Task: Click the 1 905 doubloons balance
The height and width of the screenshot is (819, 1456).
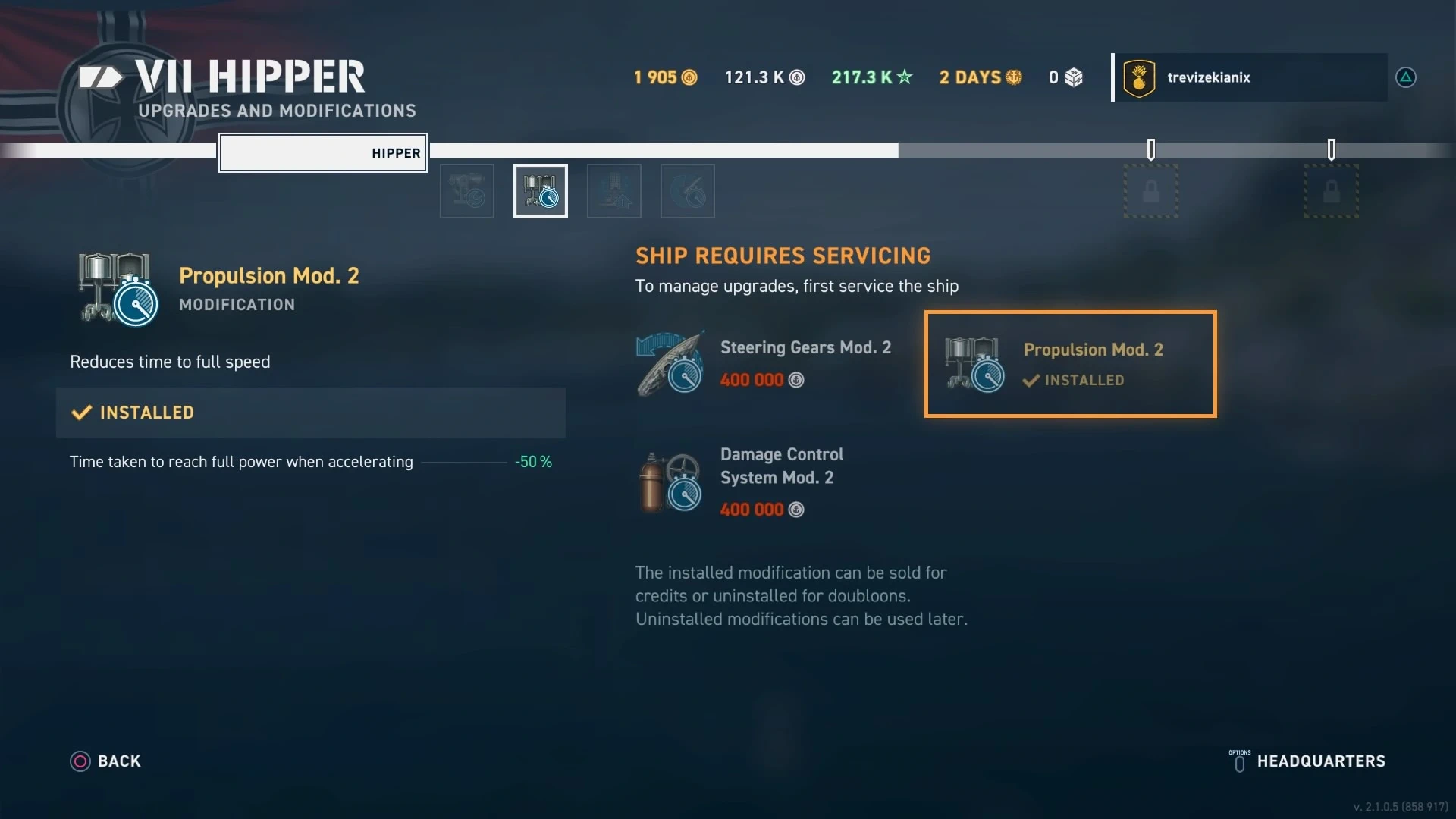Action: (x=665, y=77)
